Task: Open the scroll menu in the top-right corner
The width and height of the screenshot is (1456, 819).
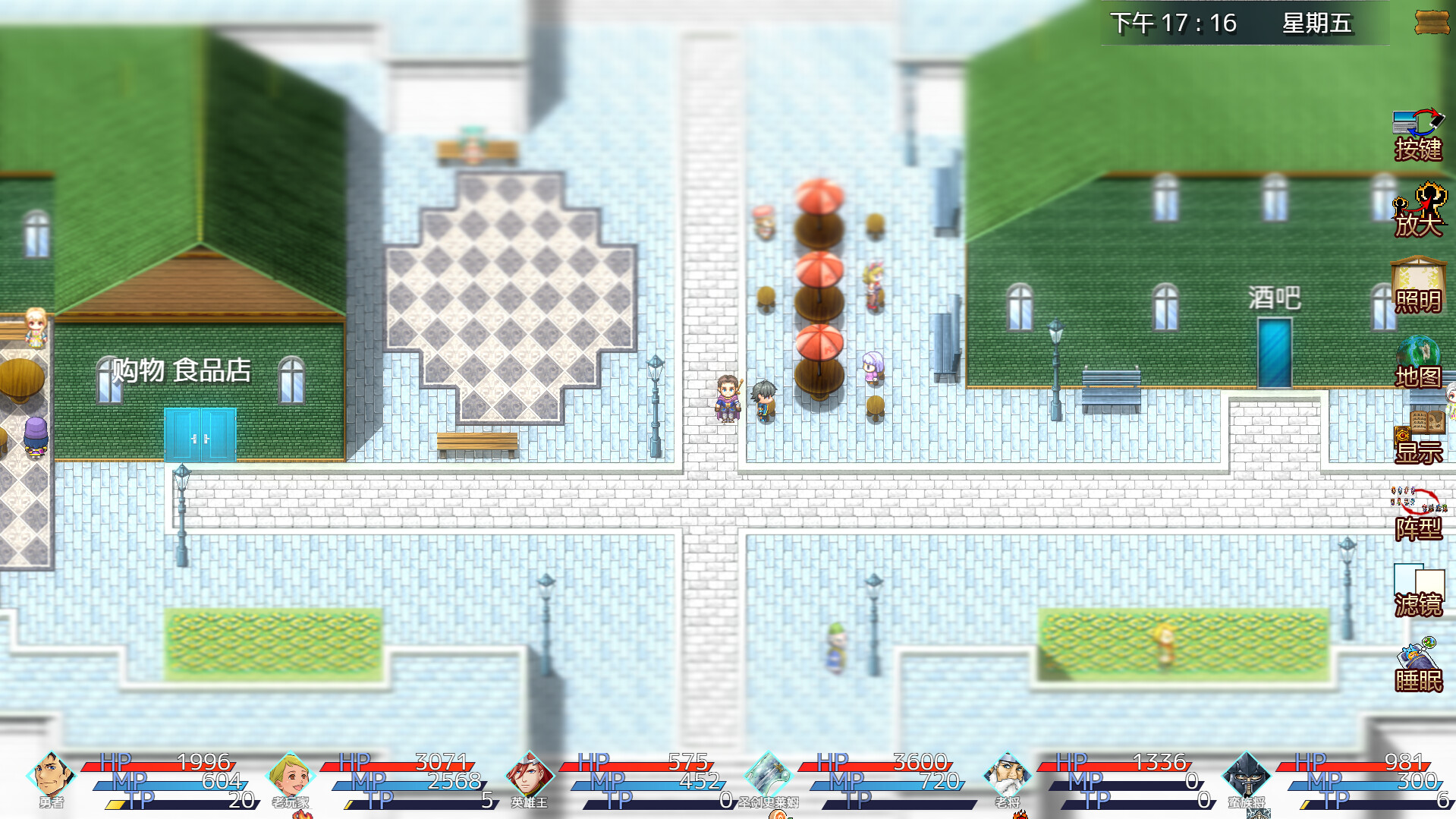Action: 1431,23
